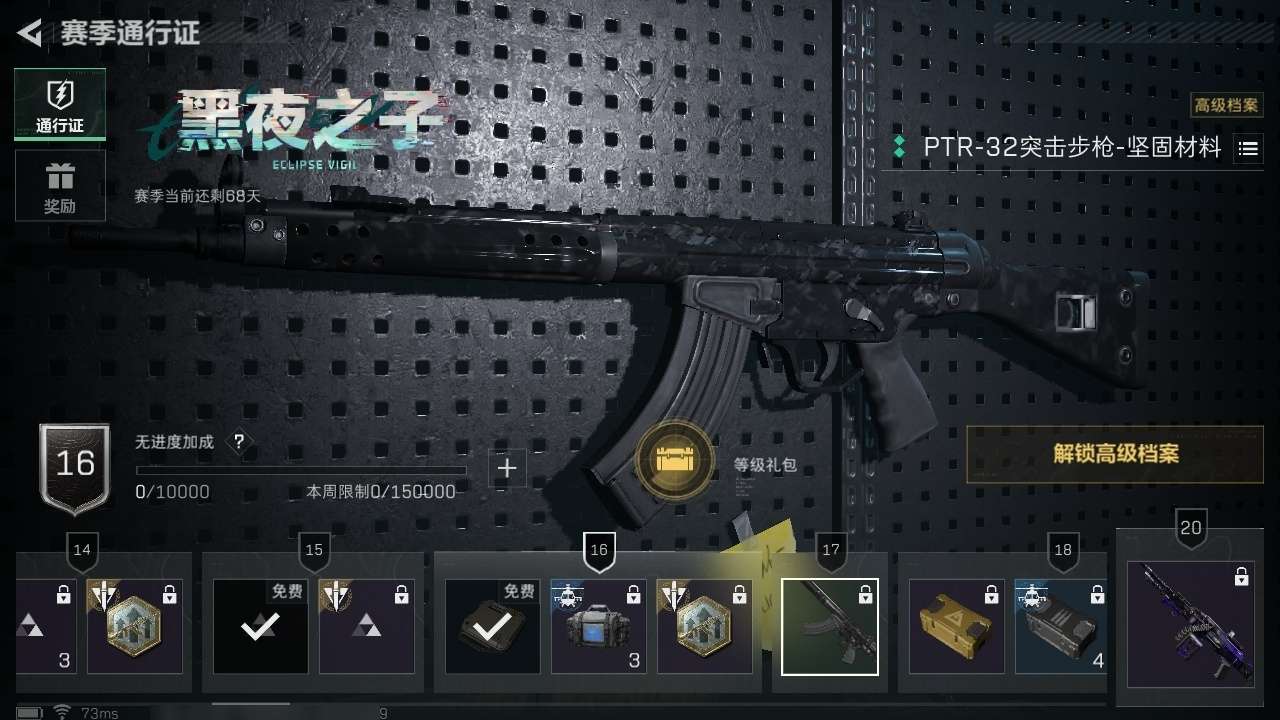Viewport: 1280px width, 720px height.
Task: Select the level 17 PTR-32 rifle reward
Action: tap(830, 627)
